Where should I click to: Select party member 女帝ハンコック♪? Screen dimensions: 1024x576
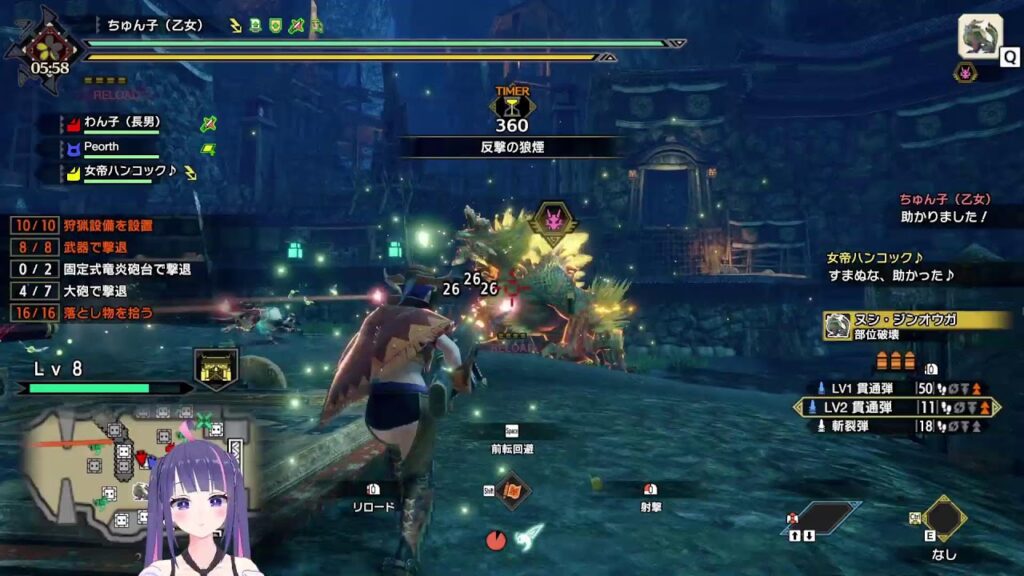tap(130, 172)
